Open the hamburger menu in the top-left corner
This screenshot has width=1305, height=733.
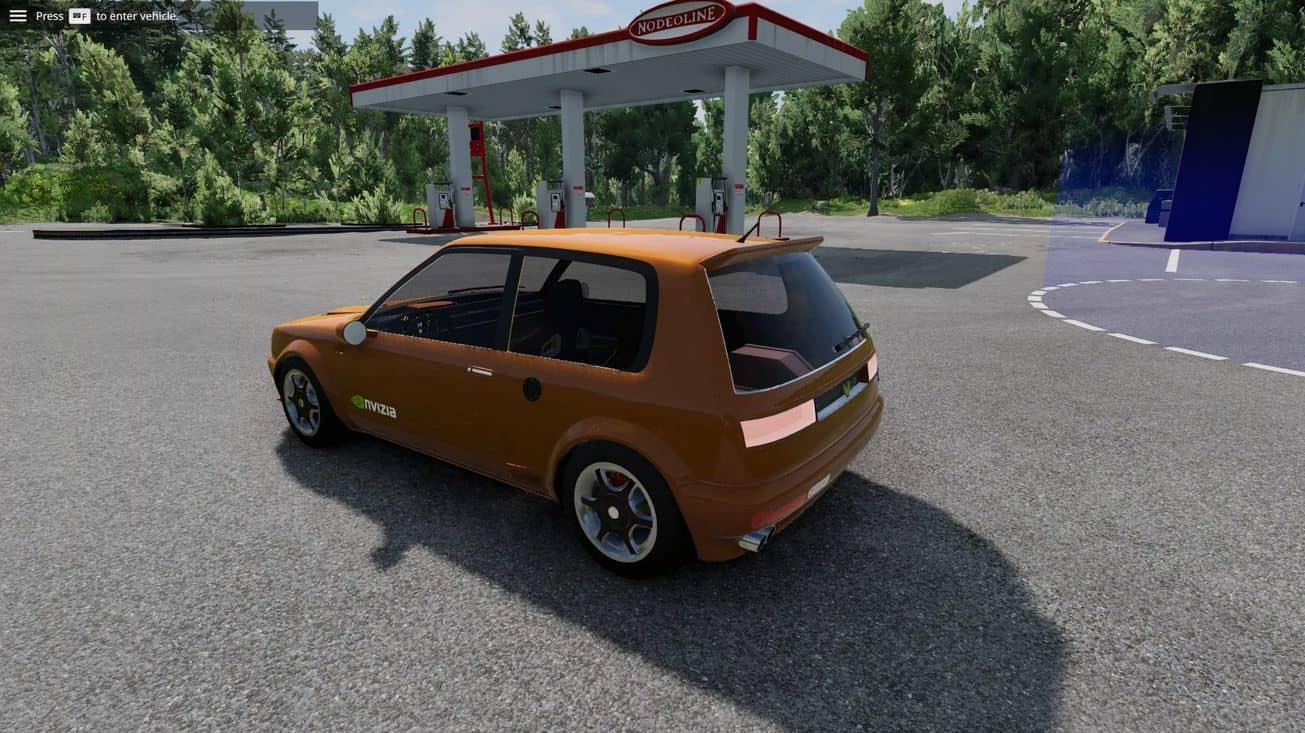18,16
